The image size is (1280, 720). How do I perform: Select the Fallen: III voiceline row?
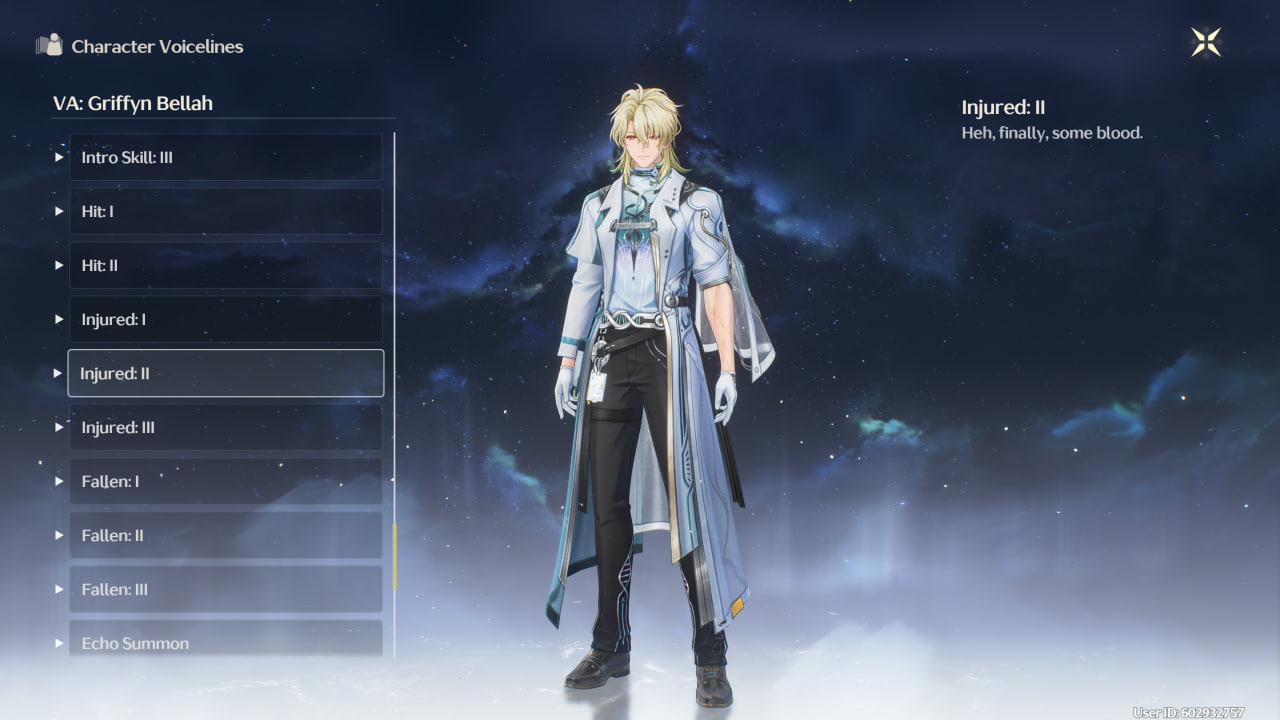(x=225, y=590)
